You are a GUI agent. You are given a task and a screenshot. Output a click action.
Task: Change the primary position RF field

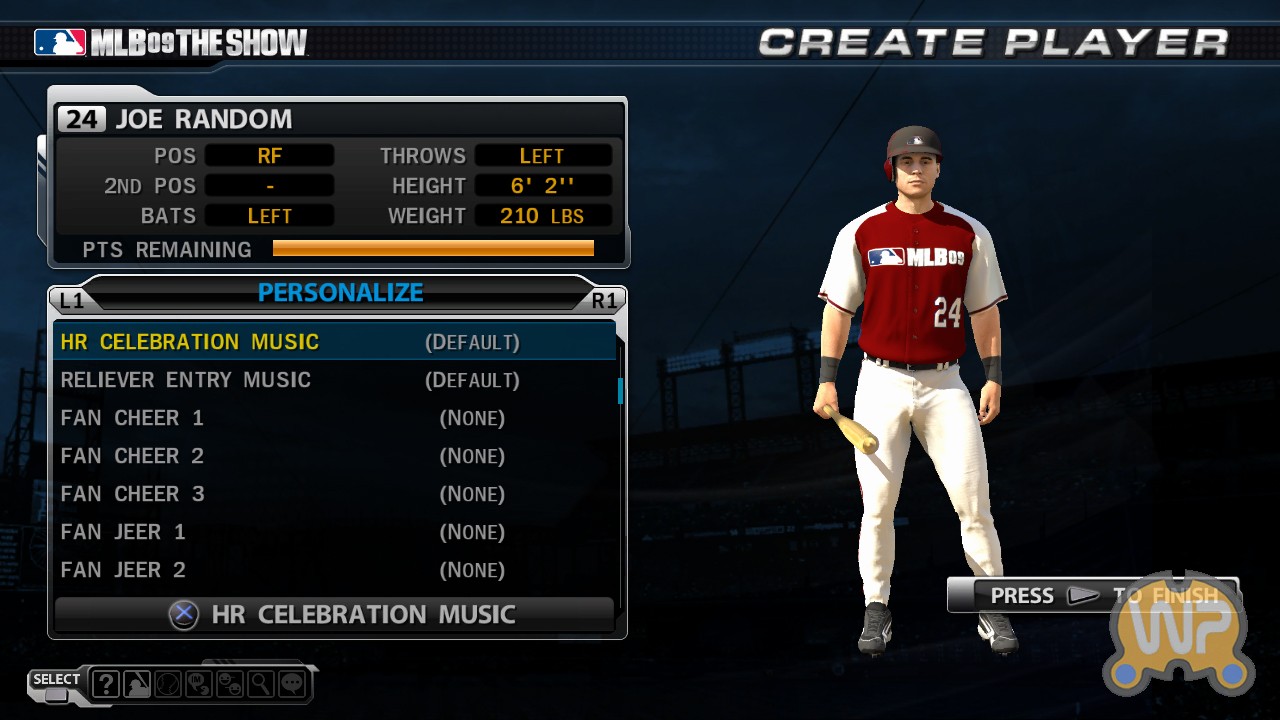click(x=269, y=156)
